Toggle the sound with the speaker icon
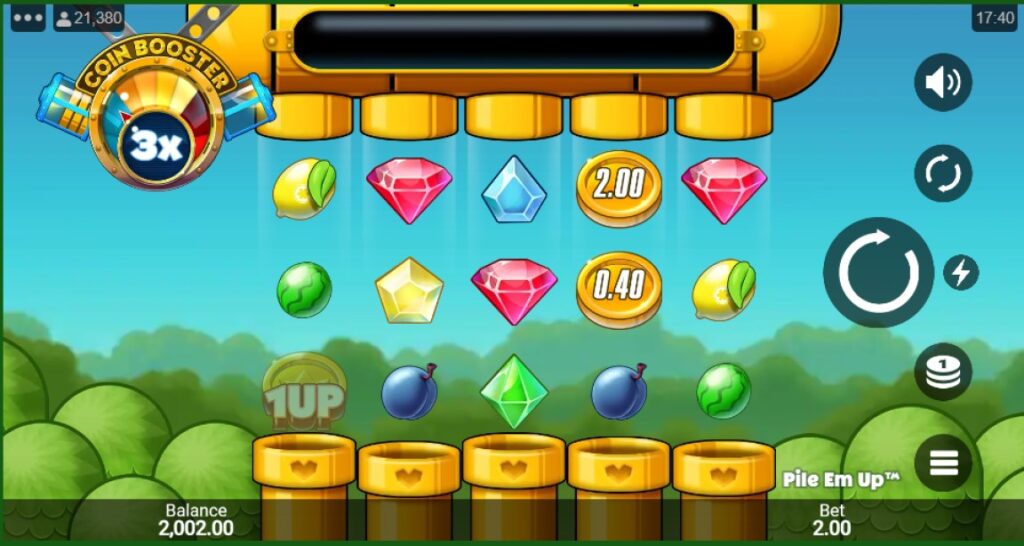Screen dimensions: 1024x546 pos(942,82)
